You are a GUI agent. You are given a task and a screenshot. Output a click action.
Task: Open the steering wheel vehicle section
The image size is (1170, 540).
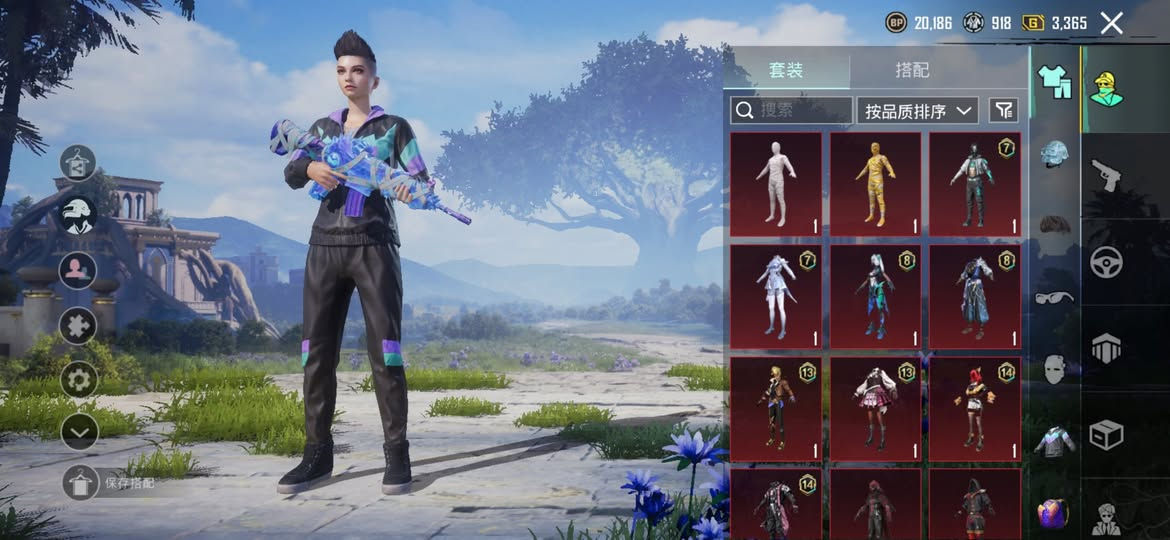pos(1105,262)
